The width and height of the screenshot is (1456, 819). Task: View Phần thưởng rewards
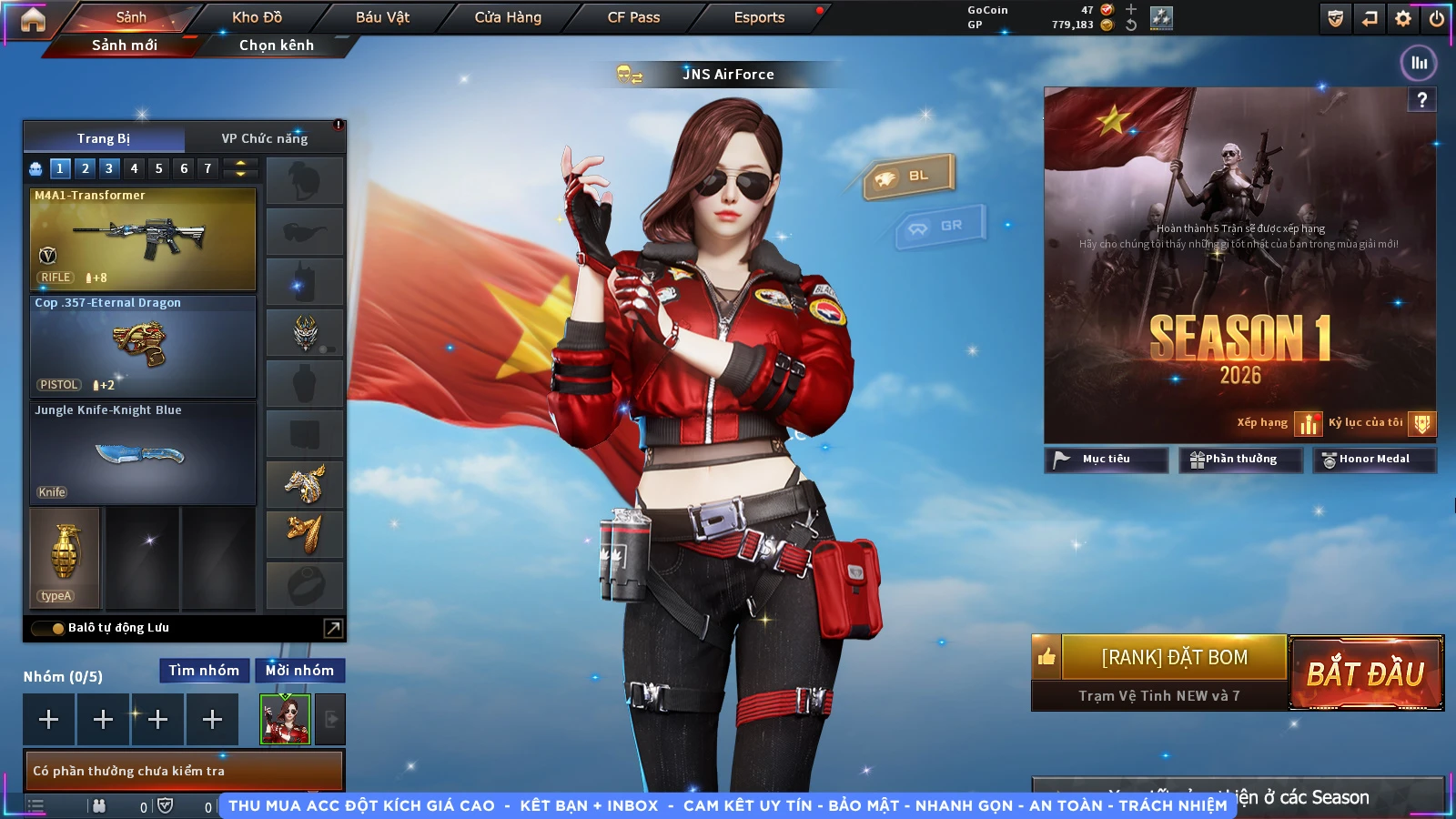pyautogui.click(x=1240, y=460)
